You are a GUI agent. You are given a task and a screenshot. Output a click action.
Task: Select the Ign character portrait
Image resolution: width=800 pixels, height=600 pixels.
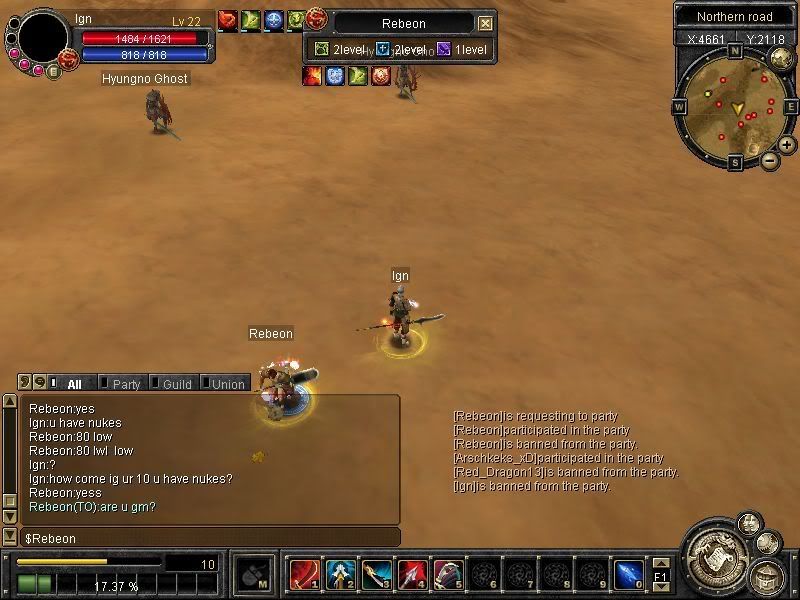[43, 40]
